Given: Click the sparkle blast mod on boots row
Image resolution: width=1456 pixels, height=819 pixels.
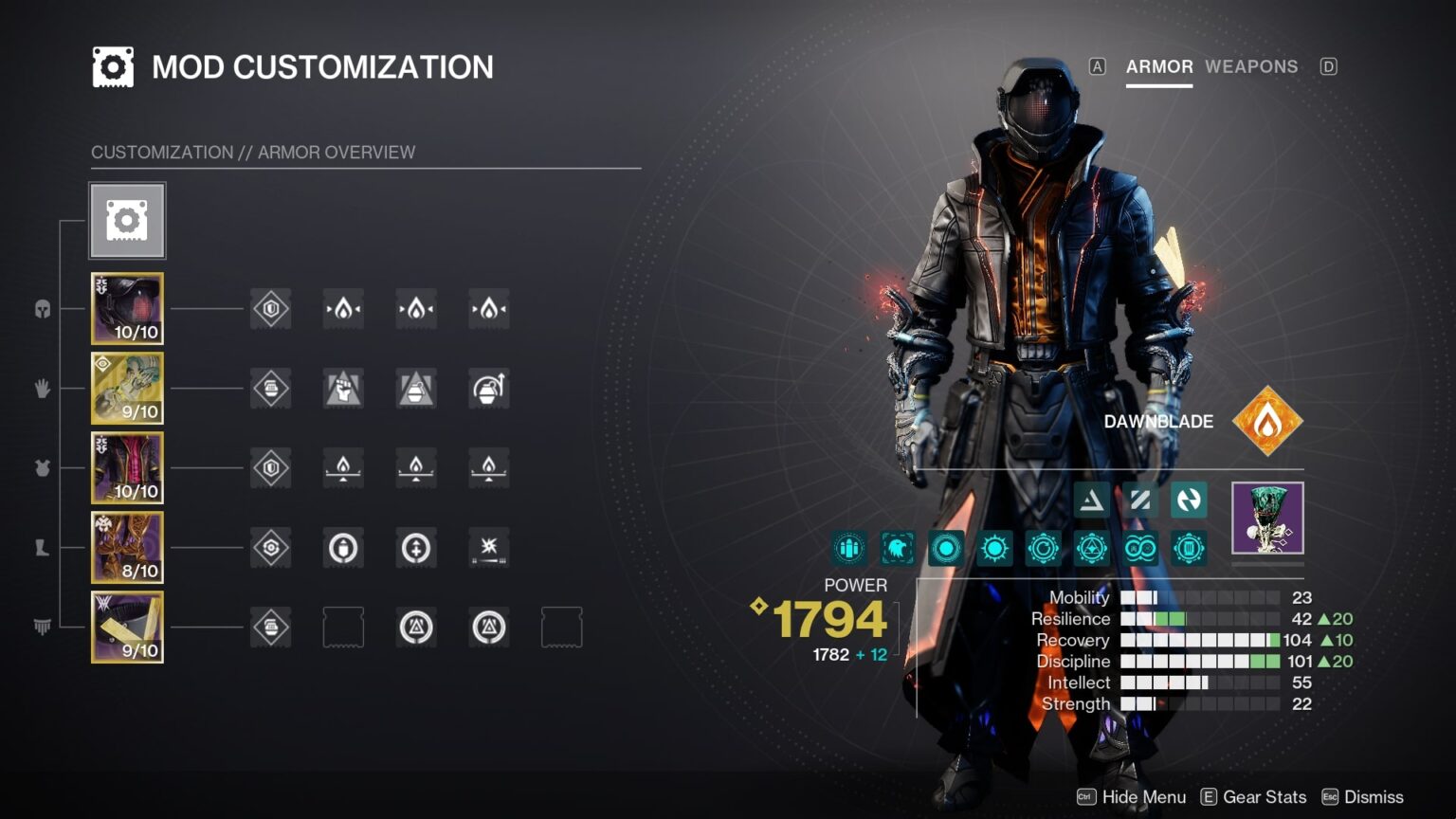Looking at the screenshot, I should (x=489, y=548).
